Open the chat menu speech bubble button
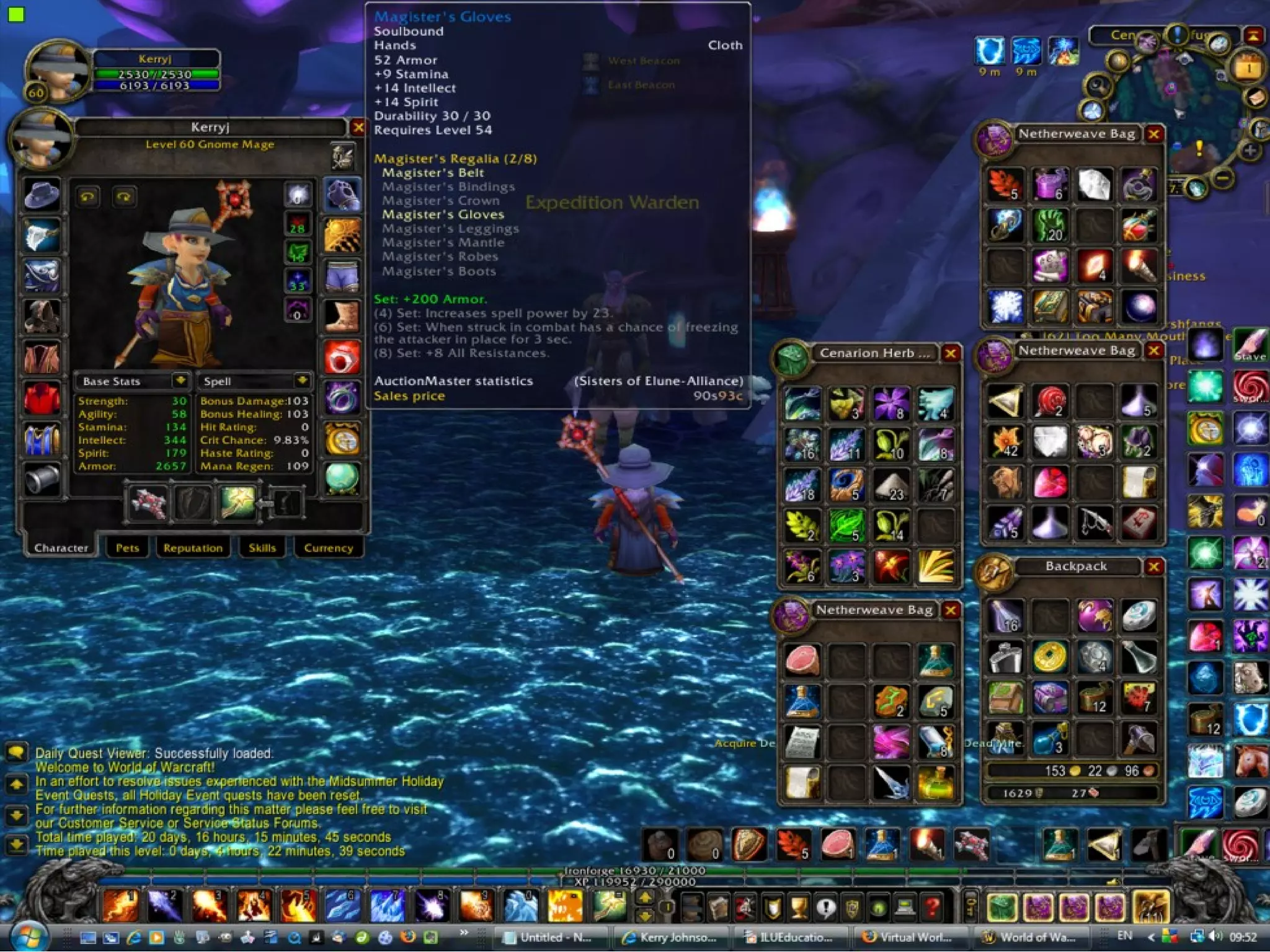 point(16,752)
